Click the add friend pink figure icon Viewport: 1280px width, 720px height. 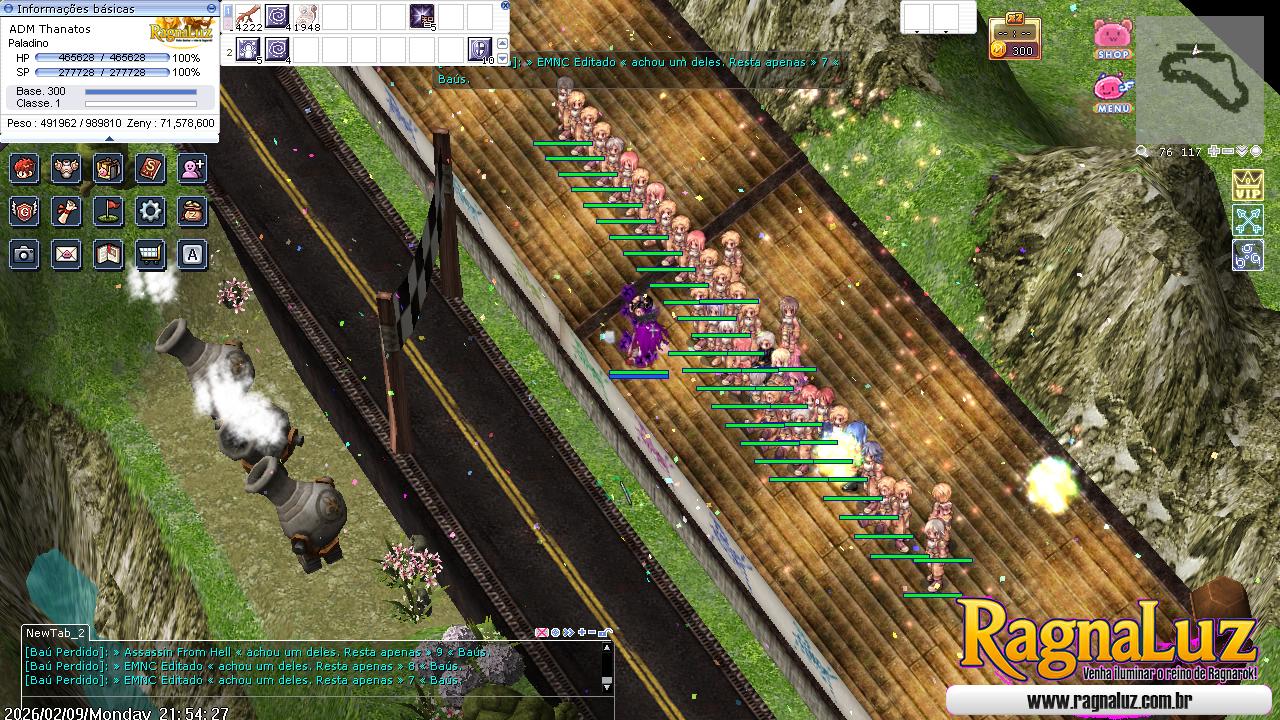(193, 168)
